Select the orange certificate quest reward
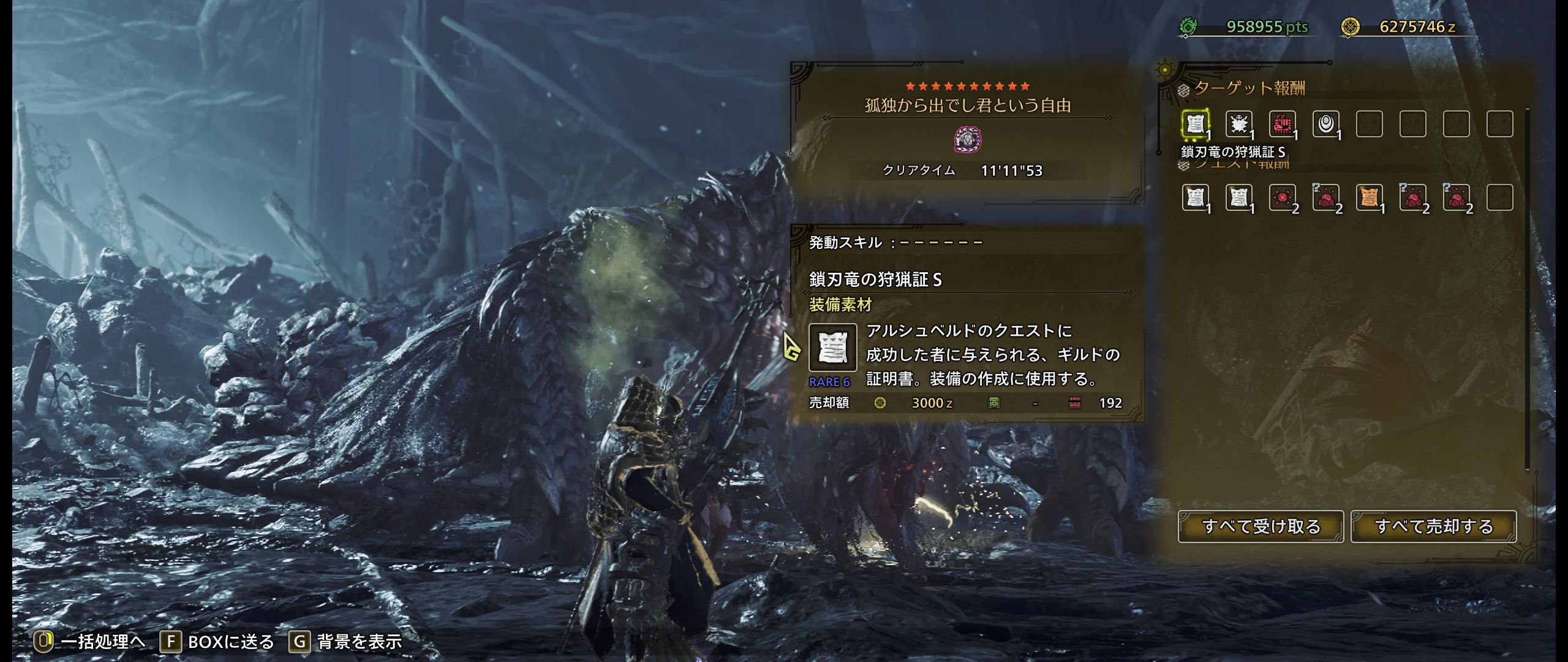The width and height of the screenshot is (1568, 662). coord(1369,197)
